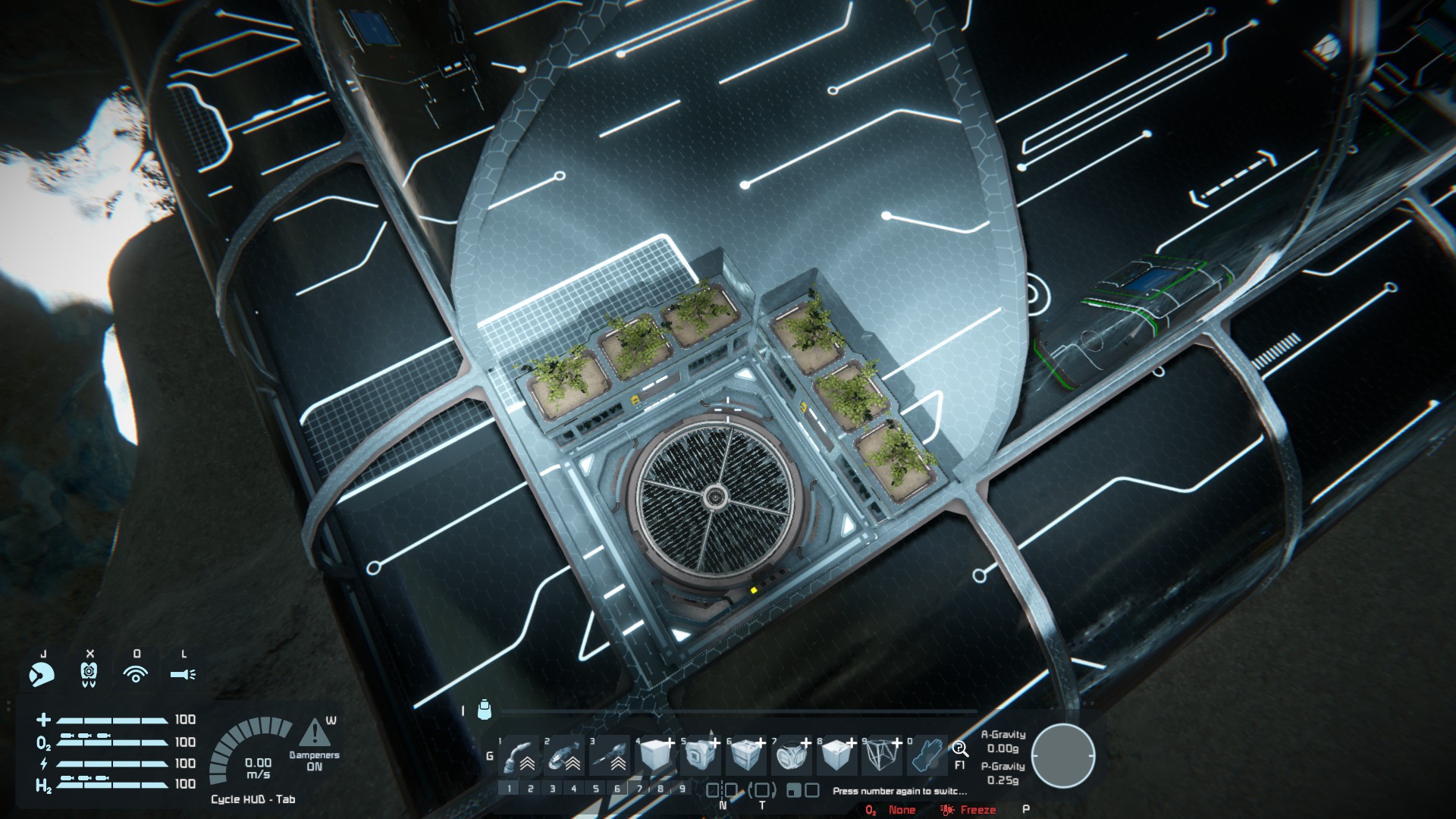The width and height of the screenshot is (1456, 819).
Task: Pick the round block in slot 7
Action: tap(792, 755)
